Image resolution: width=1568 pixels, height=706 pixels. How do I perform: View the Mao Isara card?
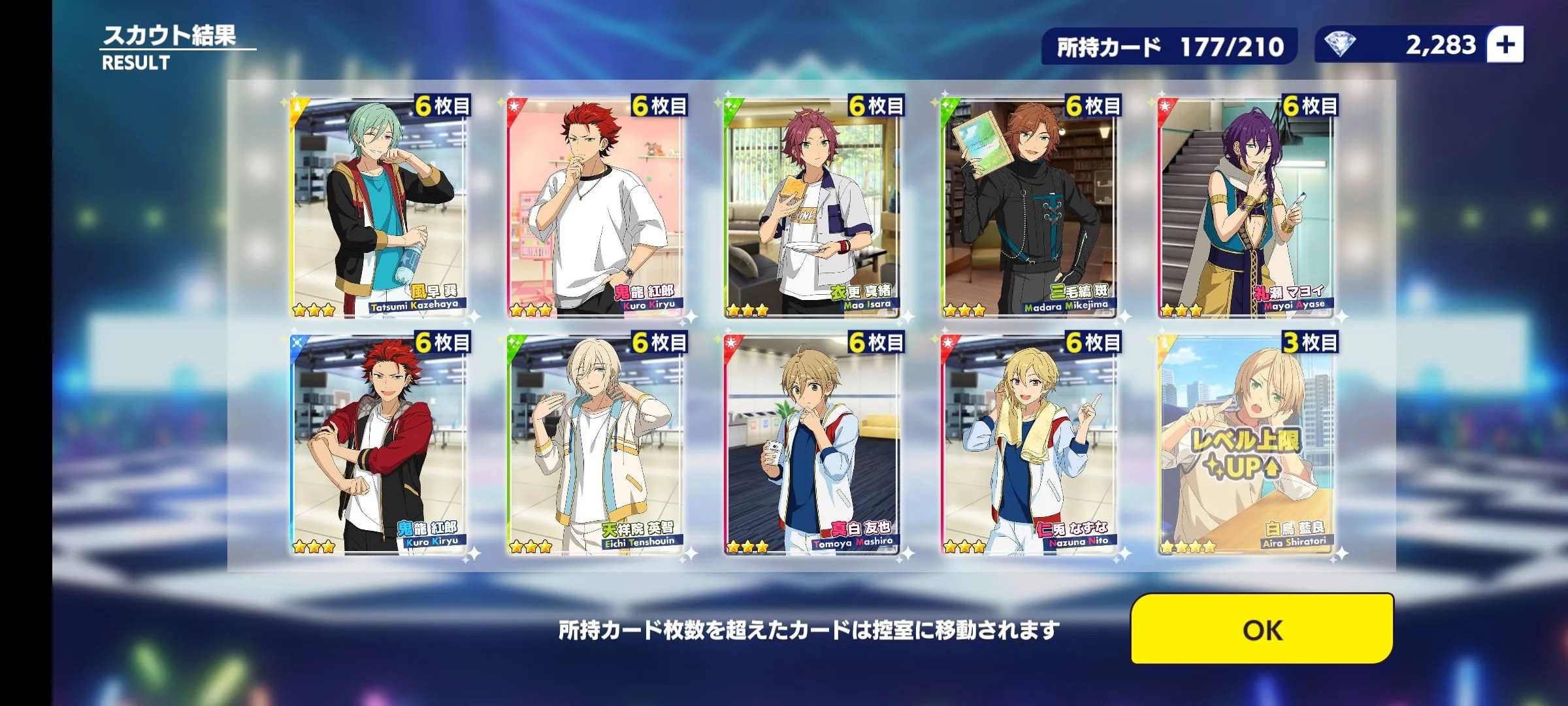(x=811, y=208)
